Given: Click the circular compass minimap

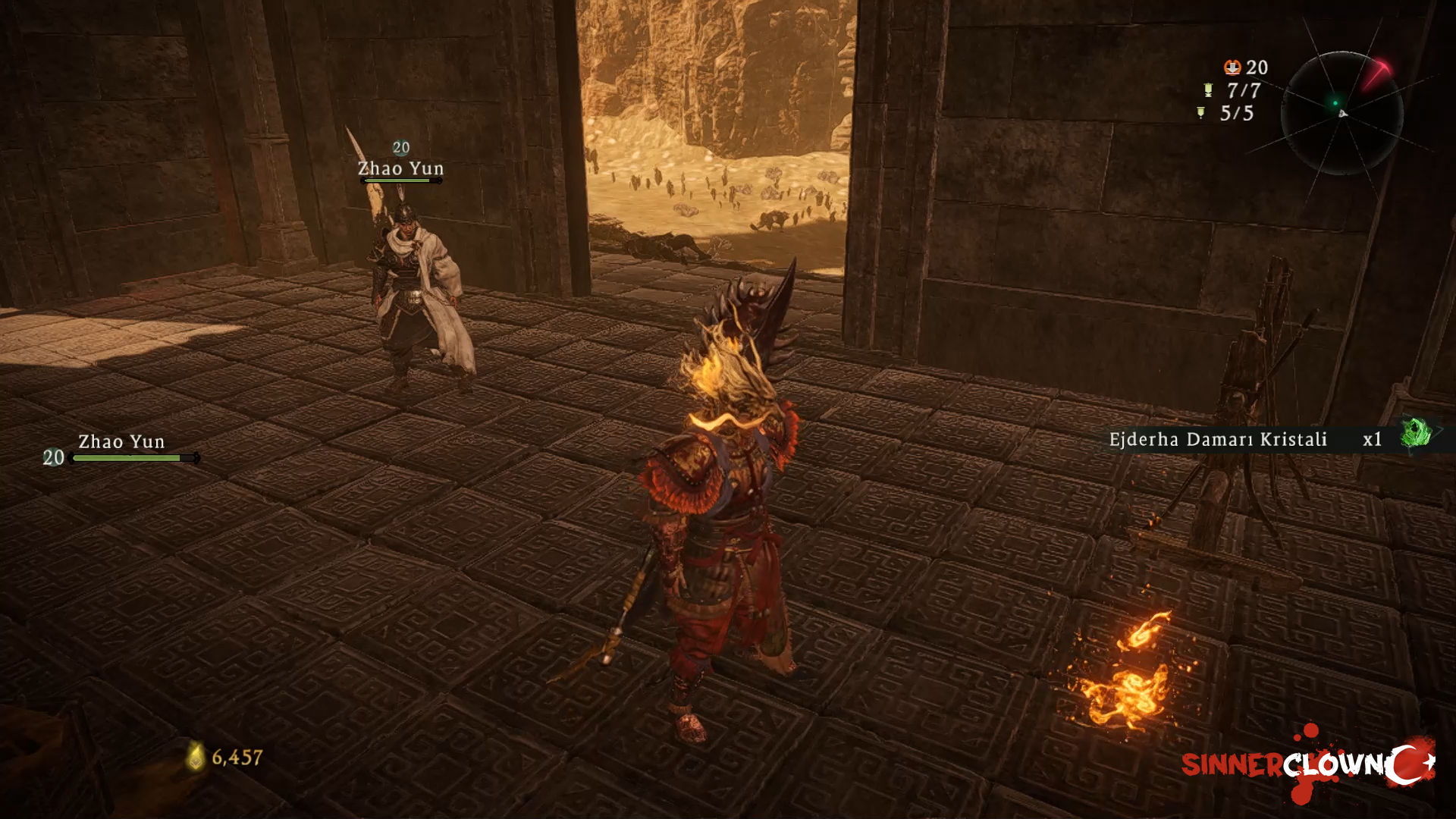Looking at the screenshot, I should [x=1341, y=113].
